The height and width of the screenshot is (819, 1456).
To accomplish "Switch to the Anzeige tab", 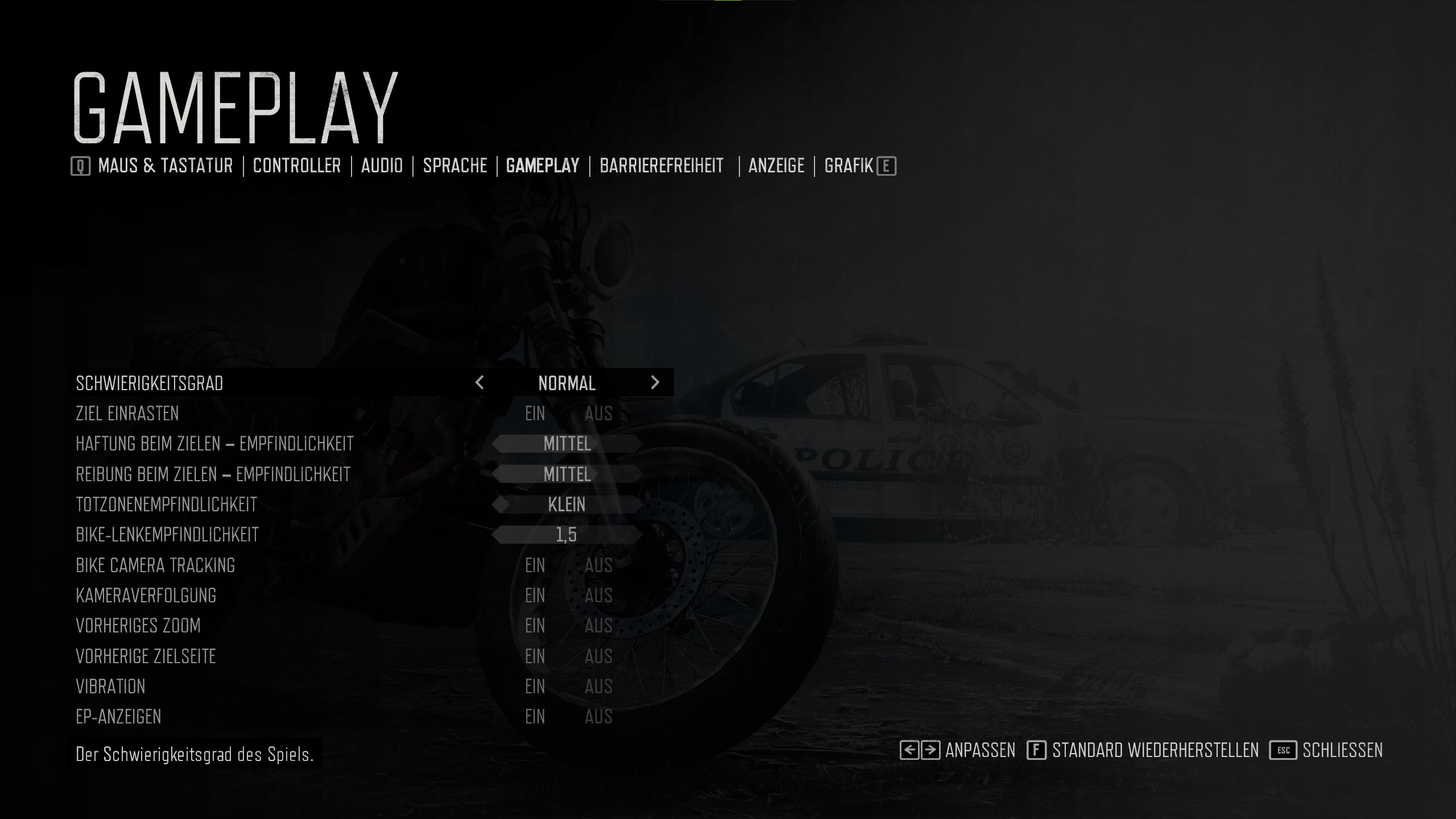I will (776, 166).
